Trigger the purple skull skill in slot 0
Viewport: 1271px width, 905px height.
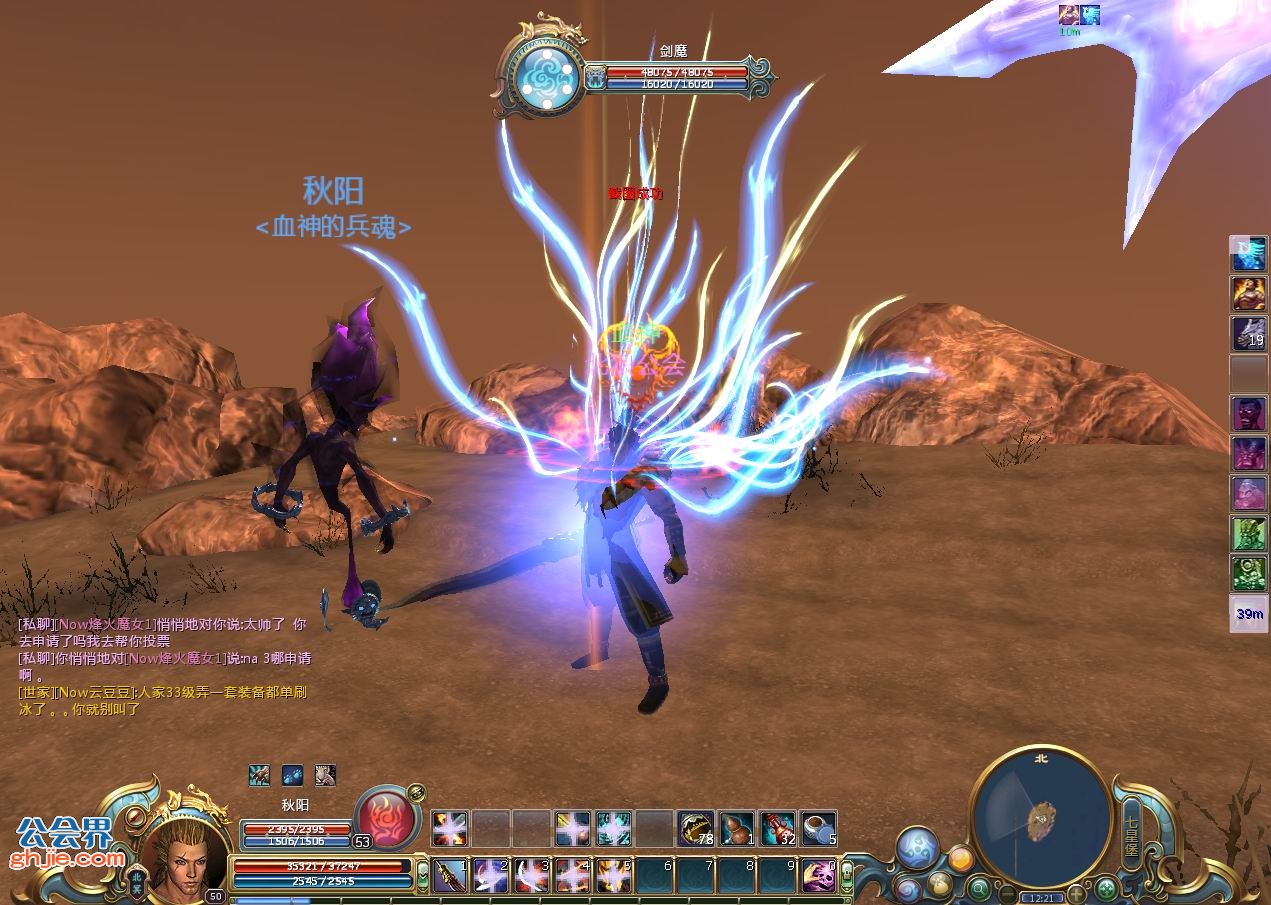point(819,875)
